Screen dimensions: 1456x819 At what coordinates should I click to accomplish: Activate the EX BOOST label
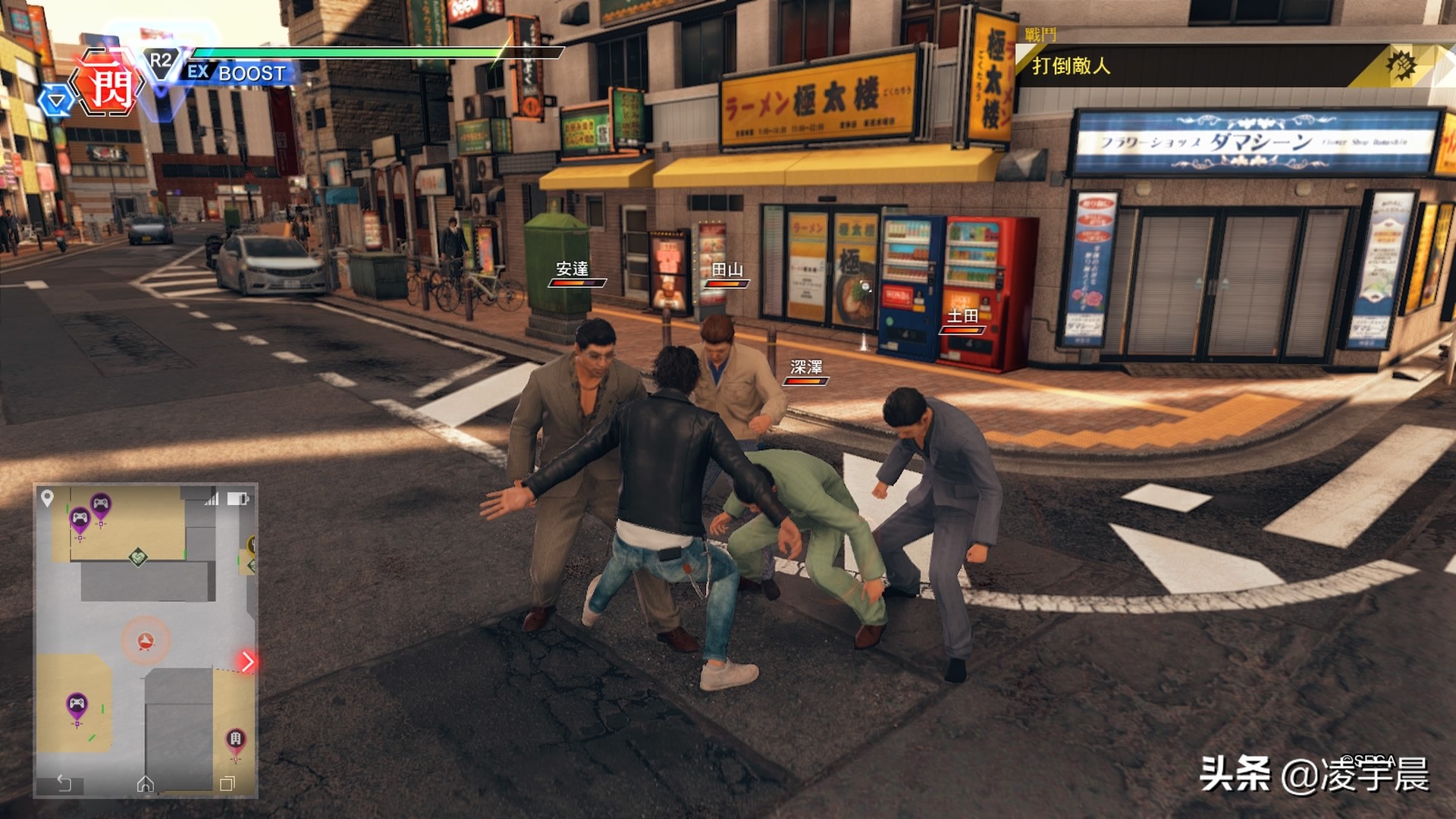click(237, 73)
